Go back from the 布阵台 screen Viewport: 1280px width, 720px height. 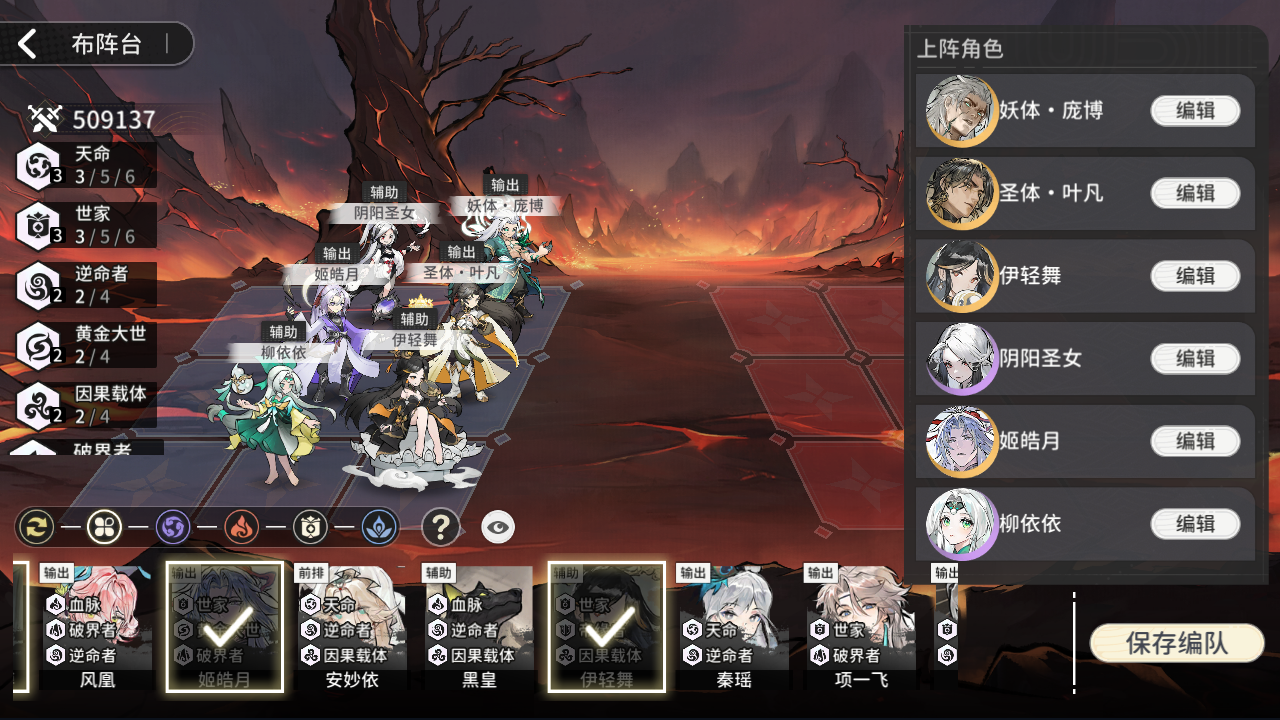tap(28, 44)
